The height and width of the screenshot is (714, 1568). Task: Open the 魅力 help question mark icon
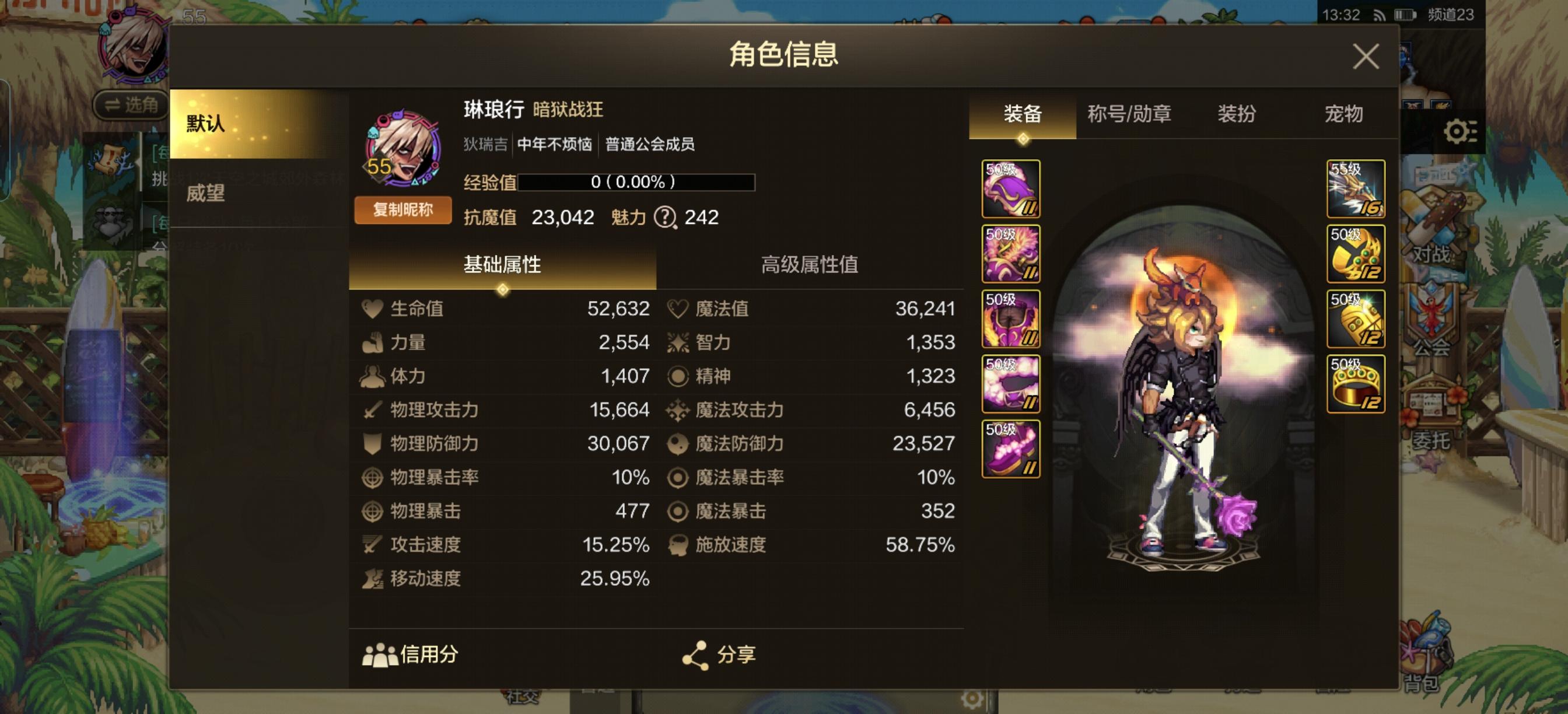coord(667,218)
